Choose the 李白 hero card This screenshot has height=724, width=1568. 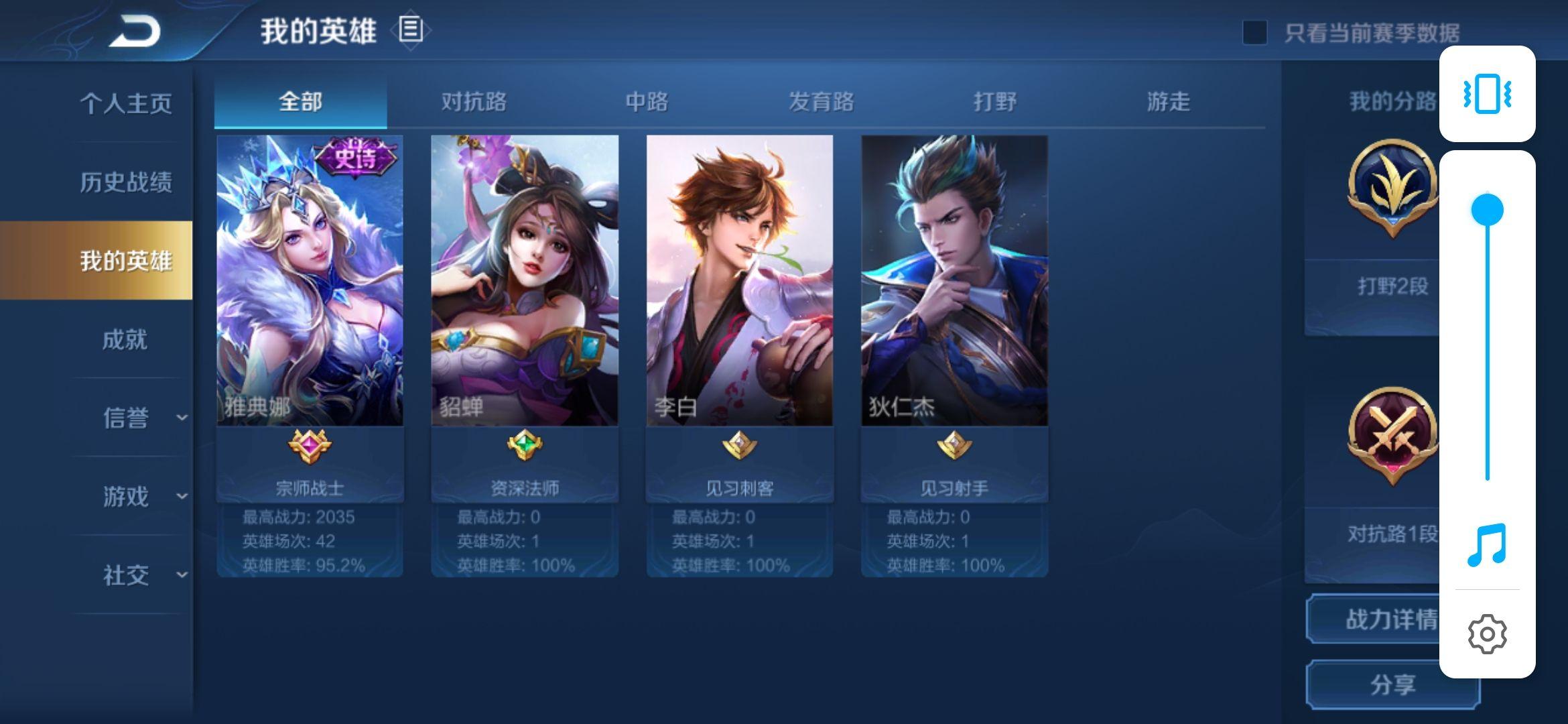pos(740,282)
